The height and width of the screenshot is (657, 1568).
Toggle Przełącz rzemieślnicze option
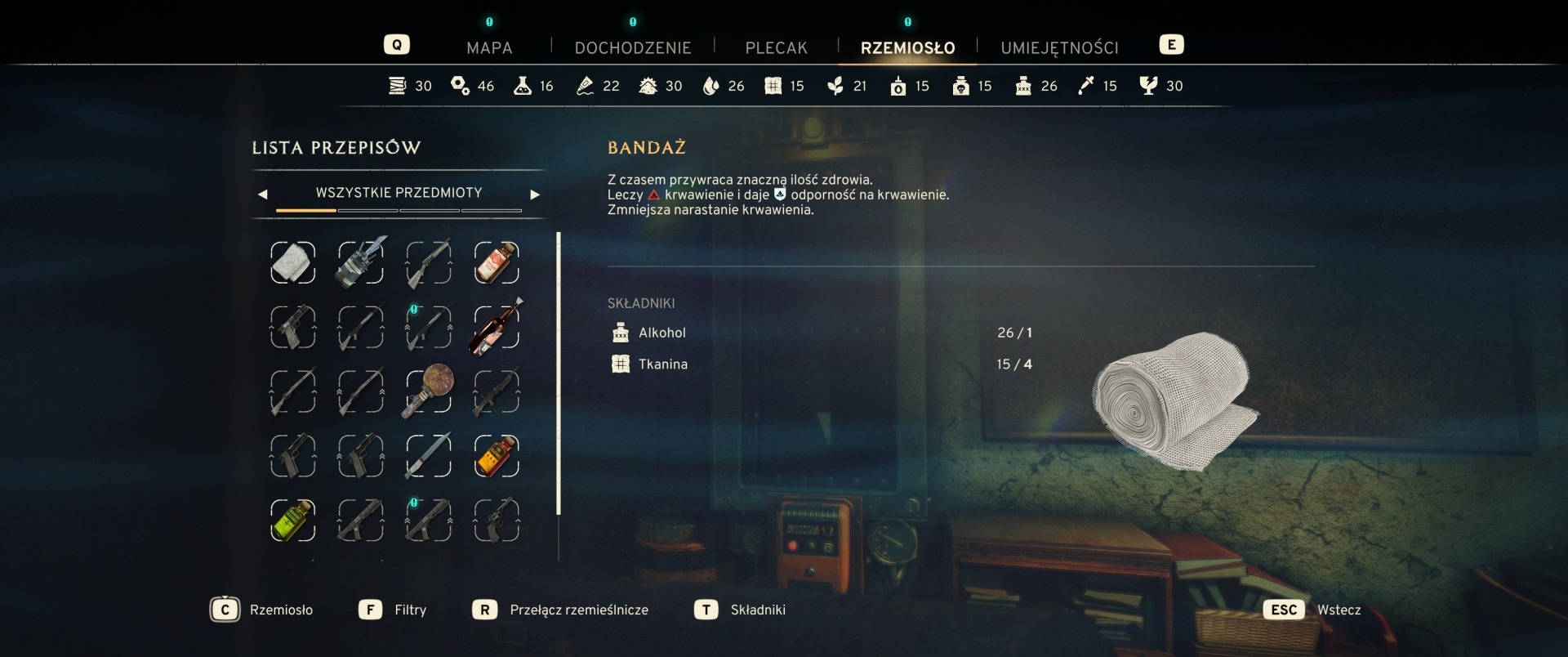click(x=485, y=610)
